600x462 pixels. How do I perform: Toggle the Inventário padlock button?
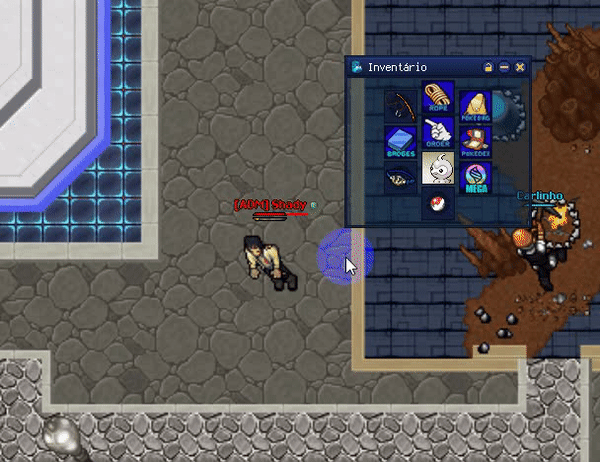pyautogui.click(x=488, y=67)
